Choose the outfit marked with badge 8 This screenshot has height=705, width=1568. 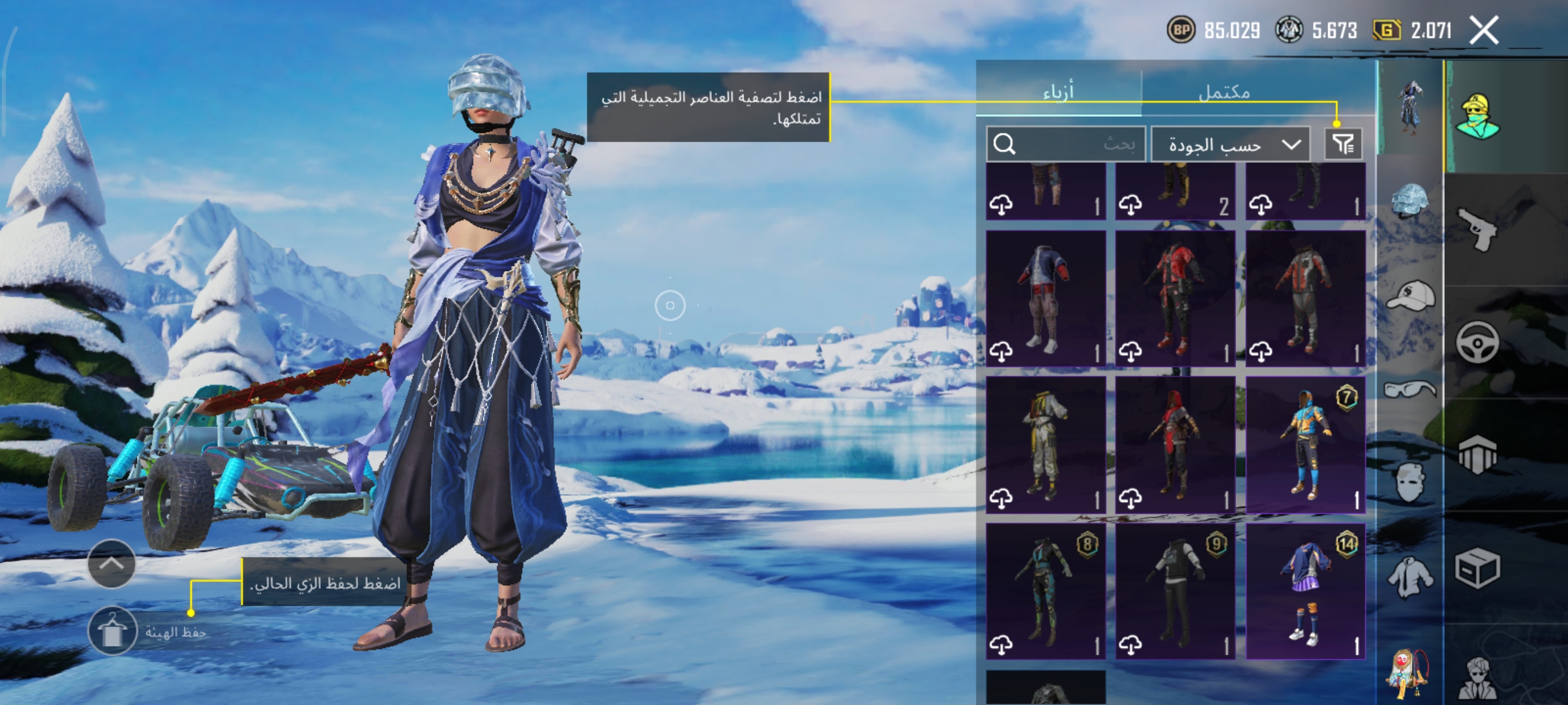coord(1046,591)
